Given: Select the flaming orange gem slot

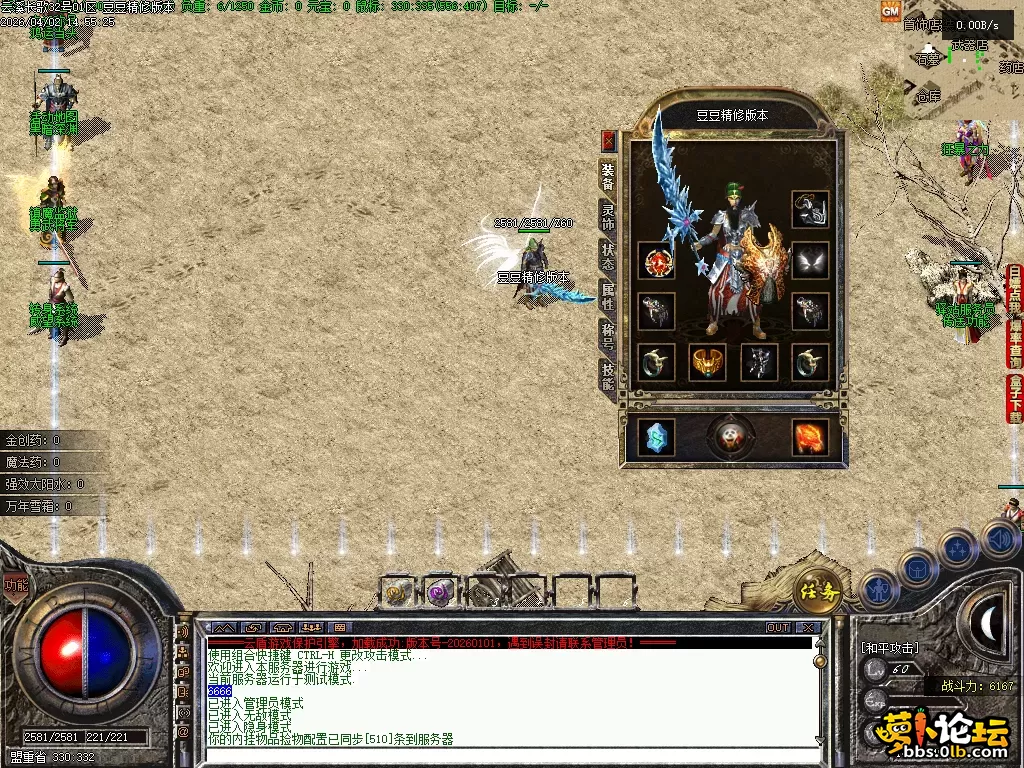Looking at the screenshot, I should coord(810,437).
